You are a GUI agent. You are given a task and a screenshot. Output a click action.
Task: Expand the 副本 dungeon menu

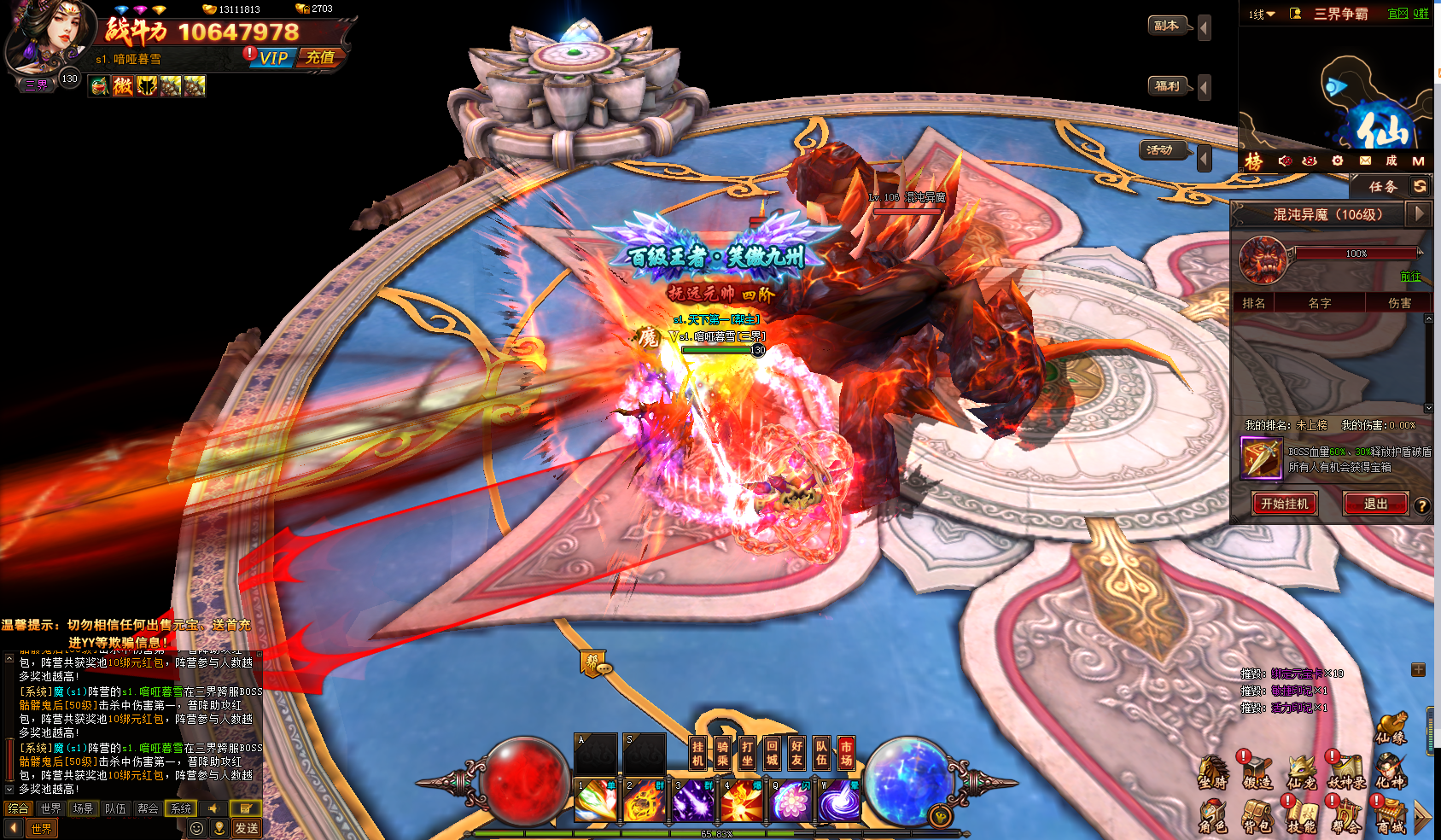pos(1167,26)
